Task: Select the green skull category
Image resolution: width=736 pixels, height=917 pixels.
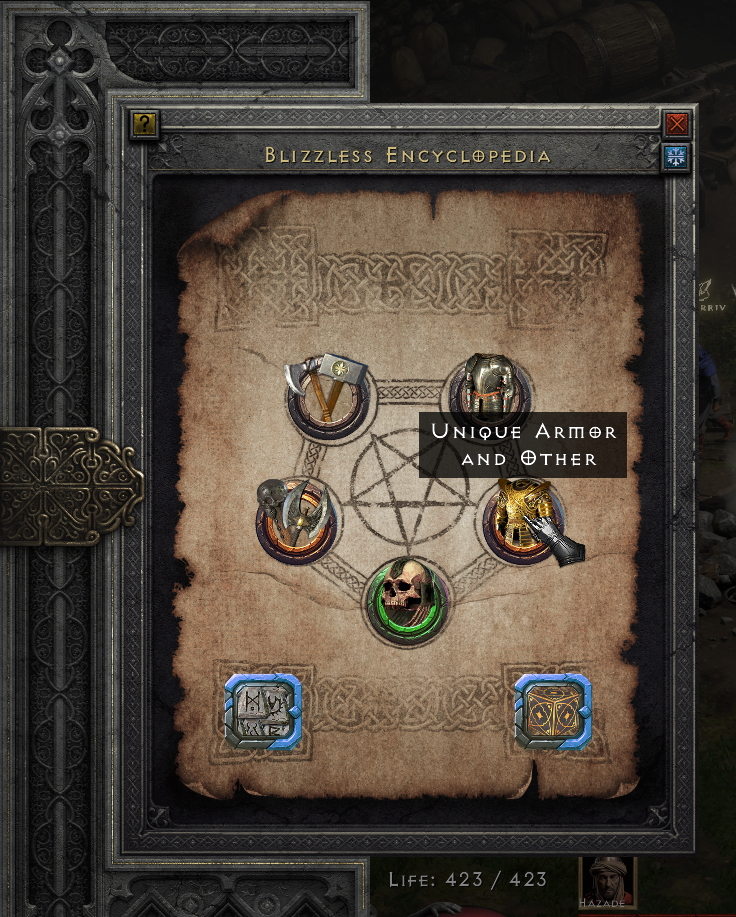Action: (x=408, y=600)
